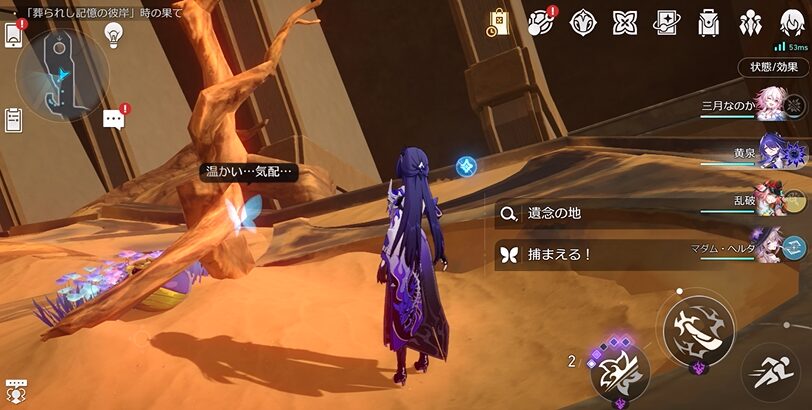Open the mission clipboard icon
This screenshot has height=410, width=812.
[14, 119]
